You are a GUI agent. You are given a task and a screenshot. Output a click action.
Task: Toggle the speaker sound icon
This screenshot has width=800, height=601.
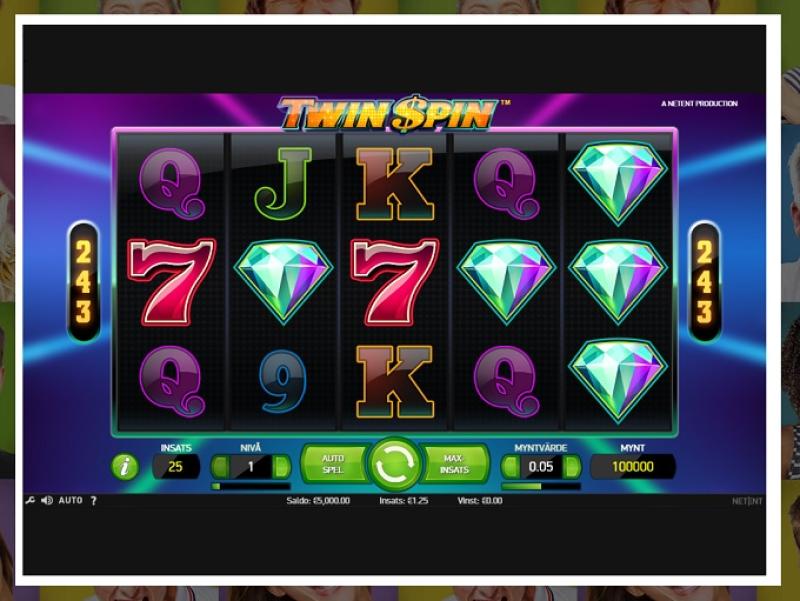tap(46, 500)
